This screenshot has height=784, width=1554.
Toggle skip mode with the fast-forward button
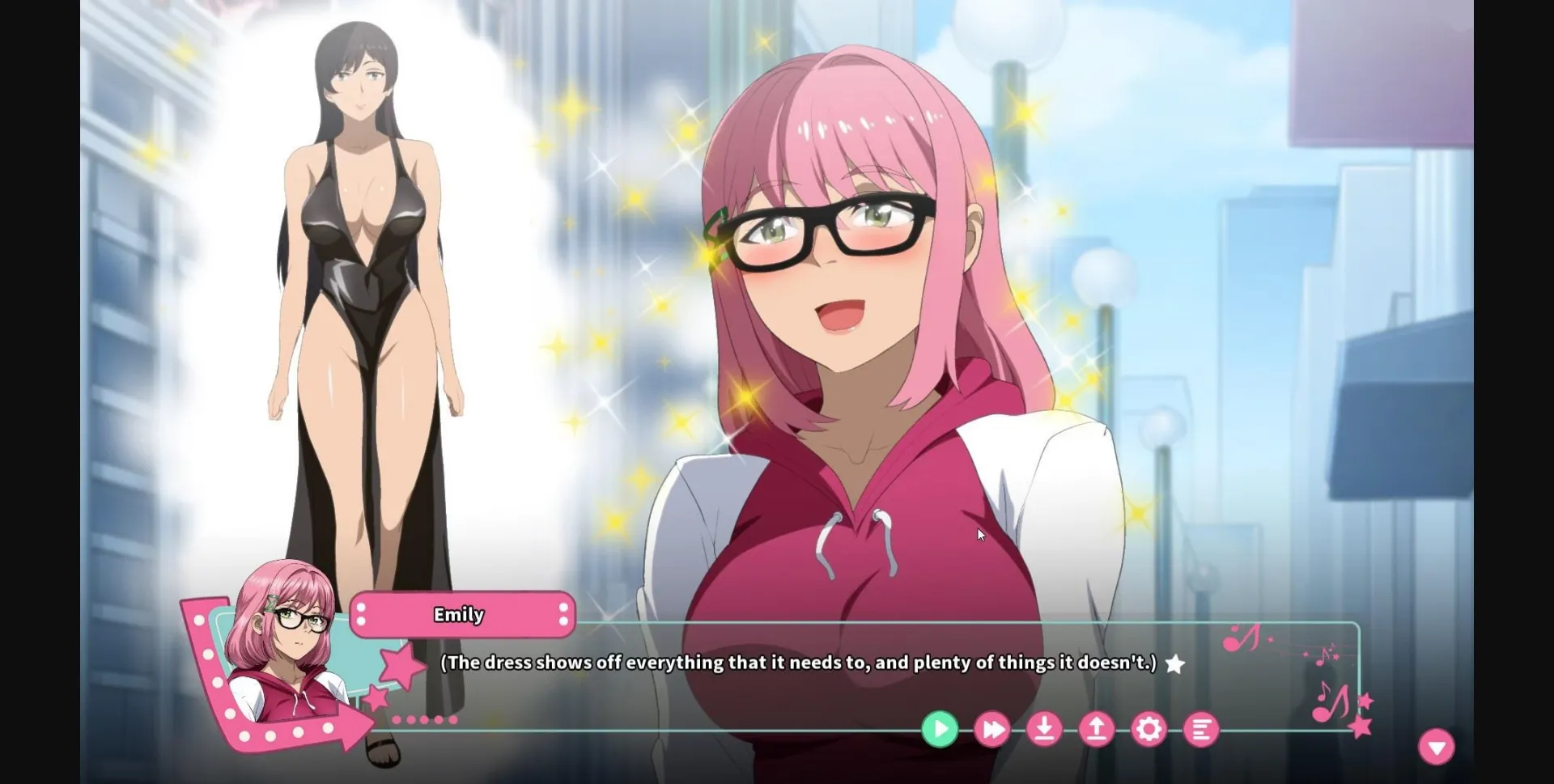click(x=992, y=729)
